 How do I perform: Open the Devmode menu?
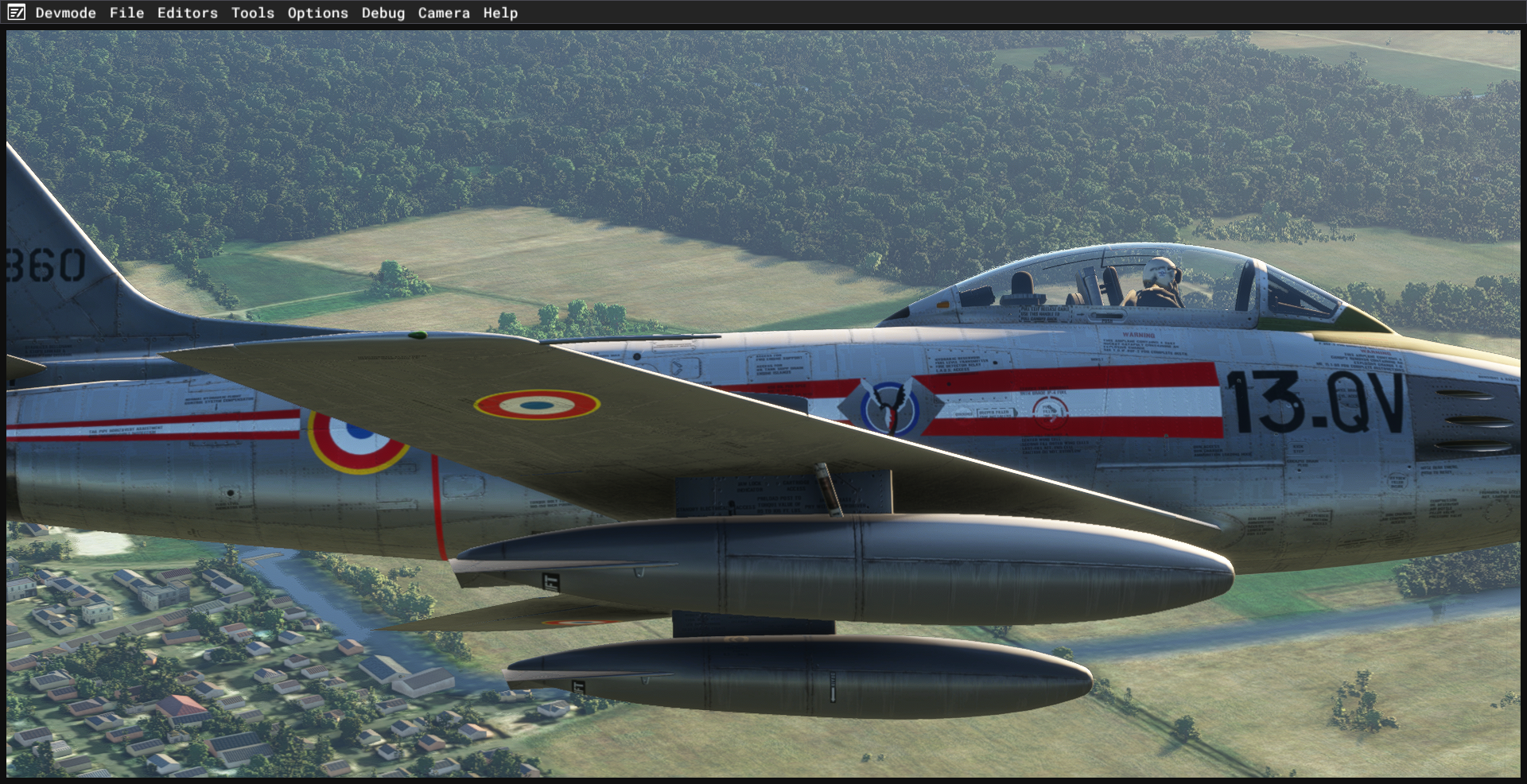[x=65, y=13]
